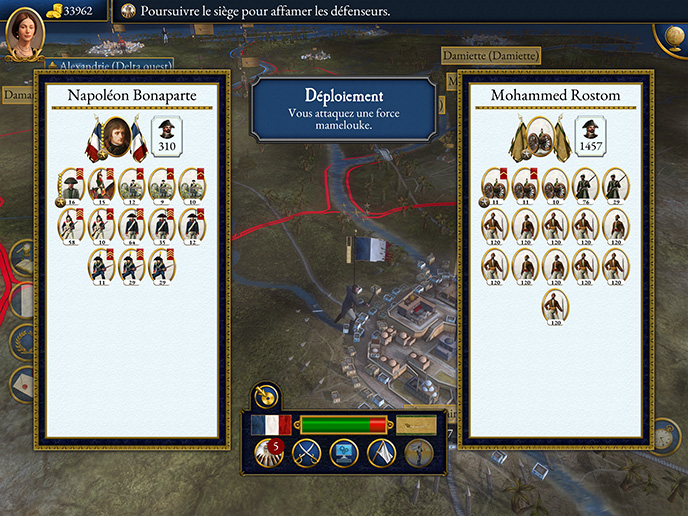Select the Mameluke unit card with 29 men

tap(615, 184)
